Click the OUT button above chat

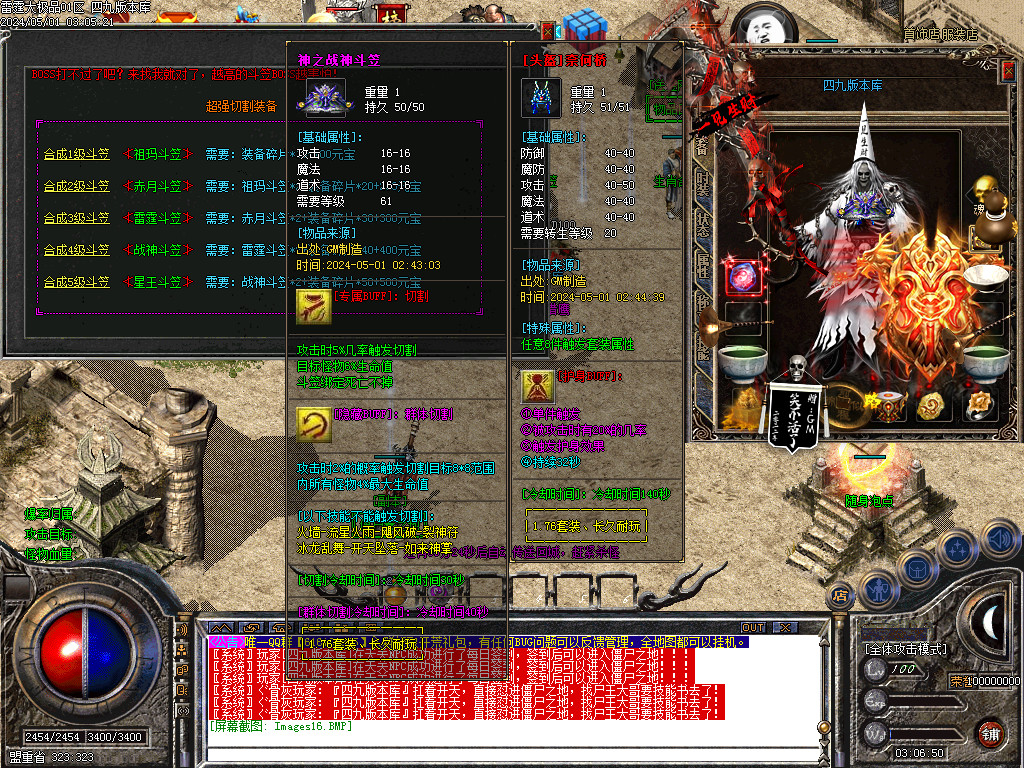[x=753, y=627]
